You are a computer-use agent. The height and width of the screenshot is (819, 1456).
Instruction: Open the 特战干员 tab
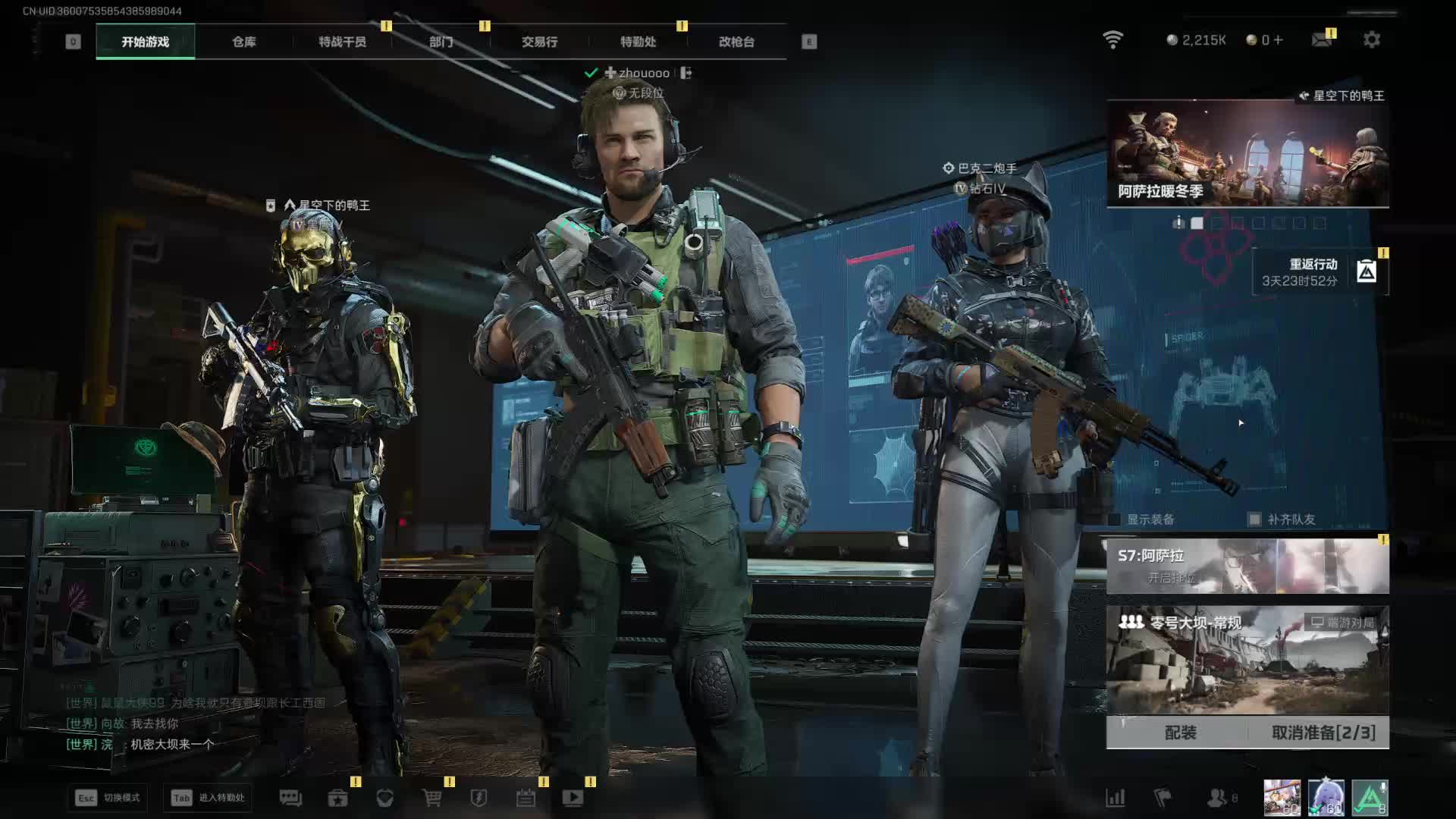pos(342,42)
